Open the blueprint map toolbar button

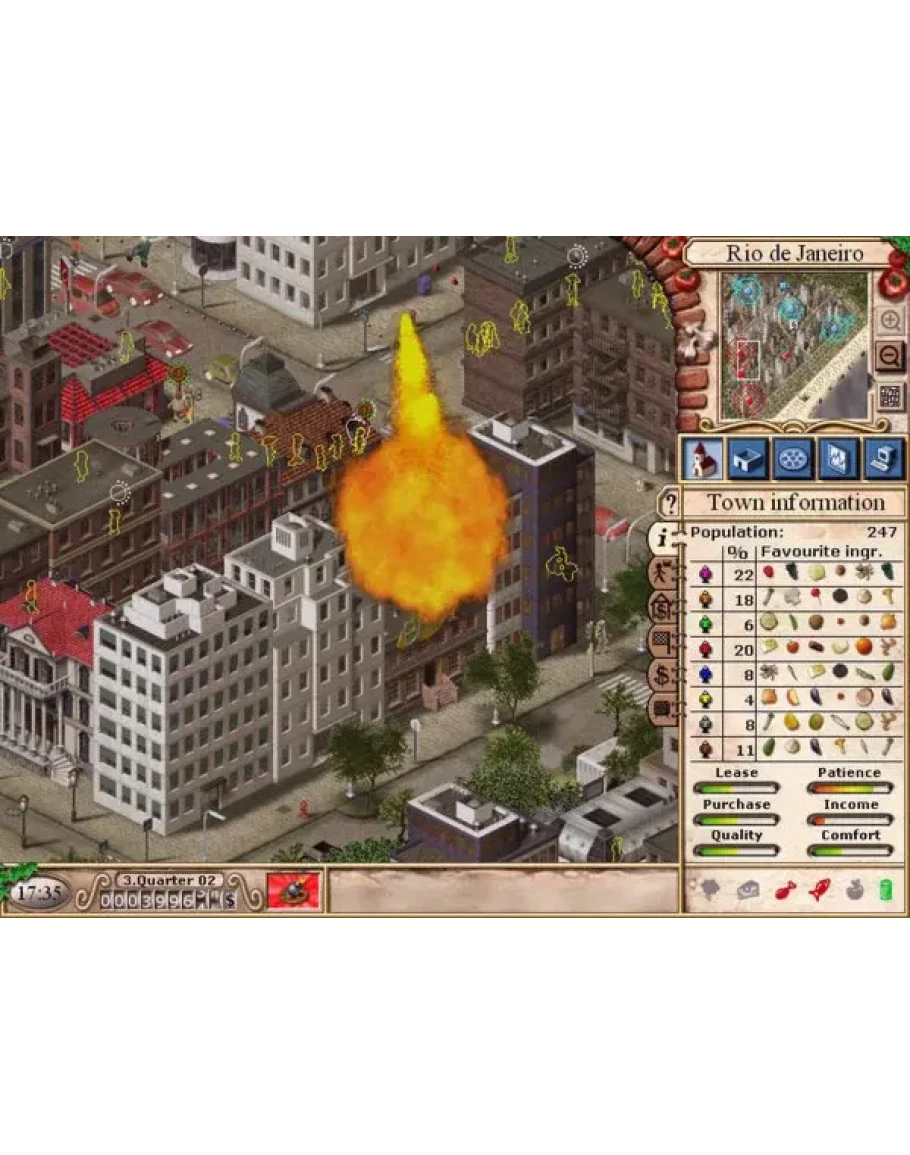[838, 459]
